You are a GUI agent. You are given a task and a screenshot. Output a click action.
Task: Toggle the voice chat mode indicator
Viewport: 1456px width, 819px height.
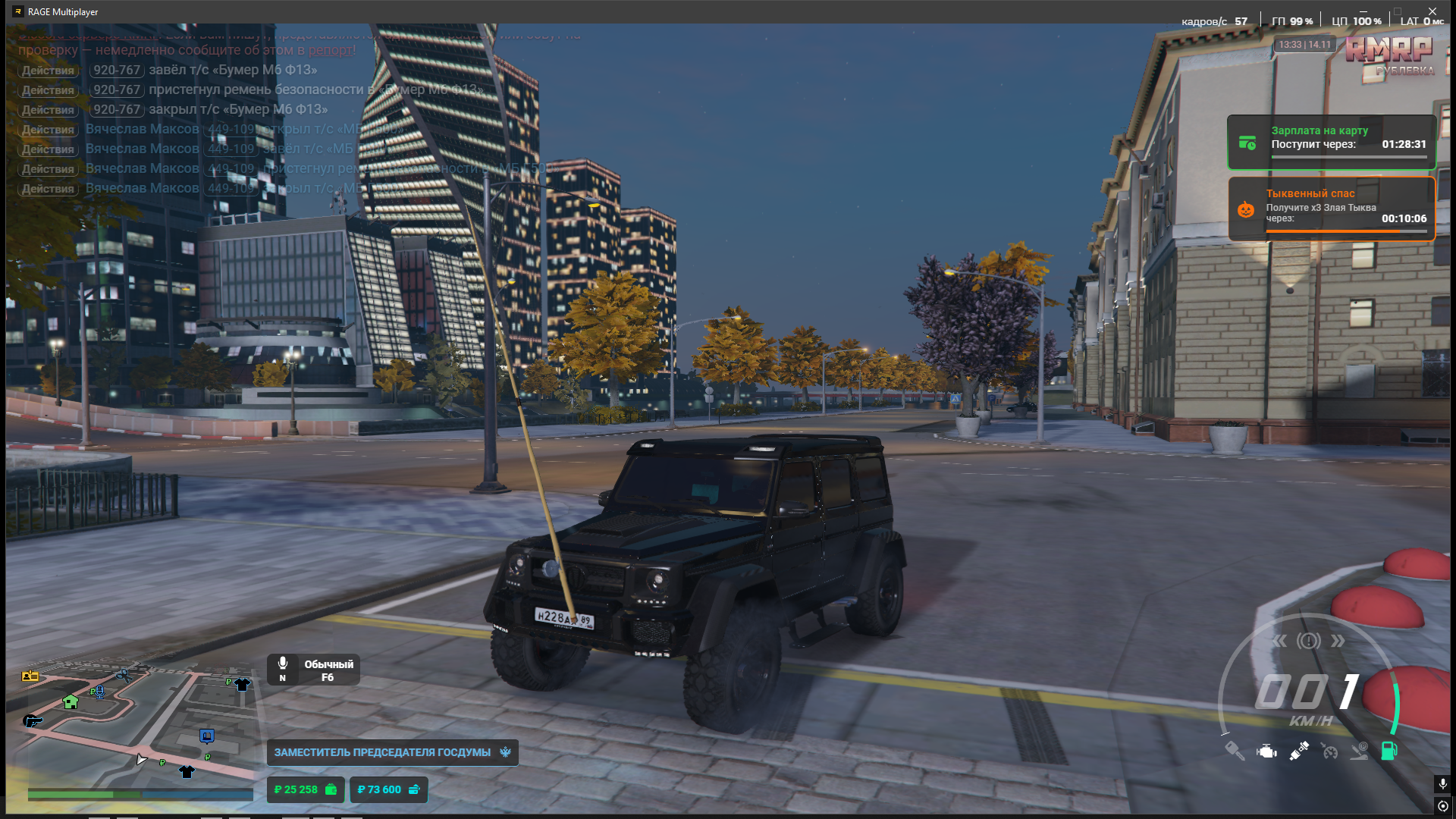point(313,670)
